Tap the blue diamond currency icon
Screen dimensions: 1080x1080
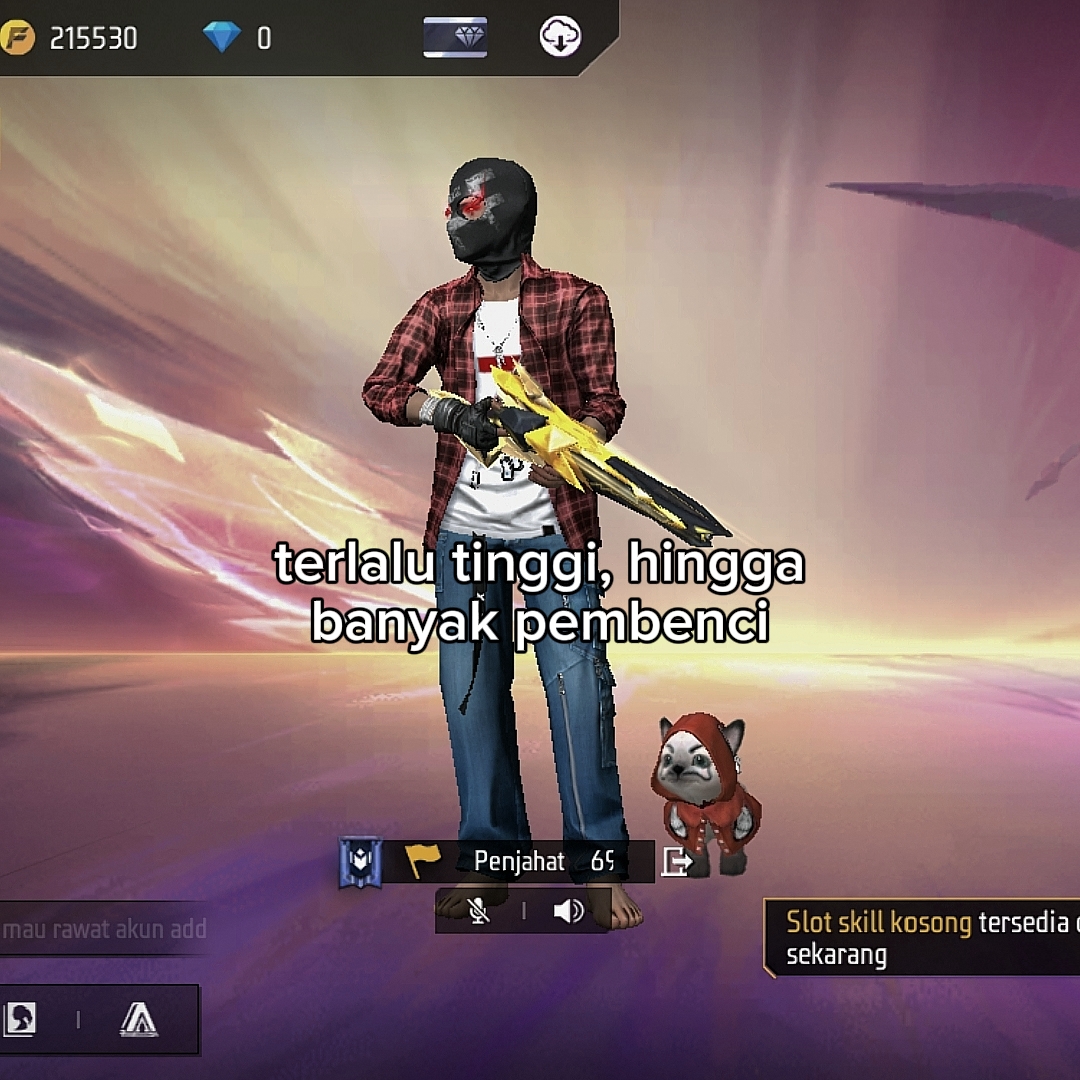coord(221,38)
